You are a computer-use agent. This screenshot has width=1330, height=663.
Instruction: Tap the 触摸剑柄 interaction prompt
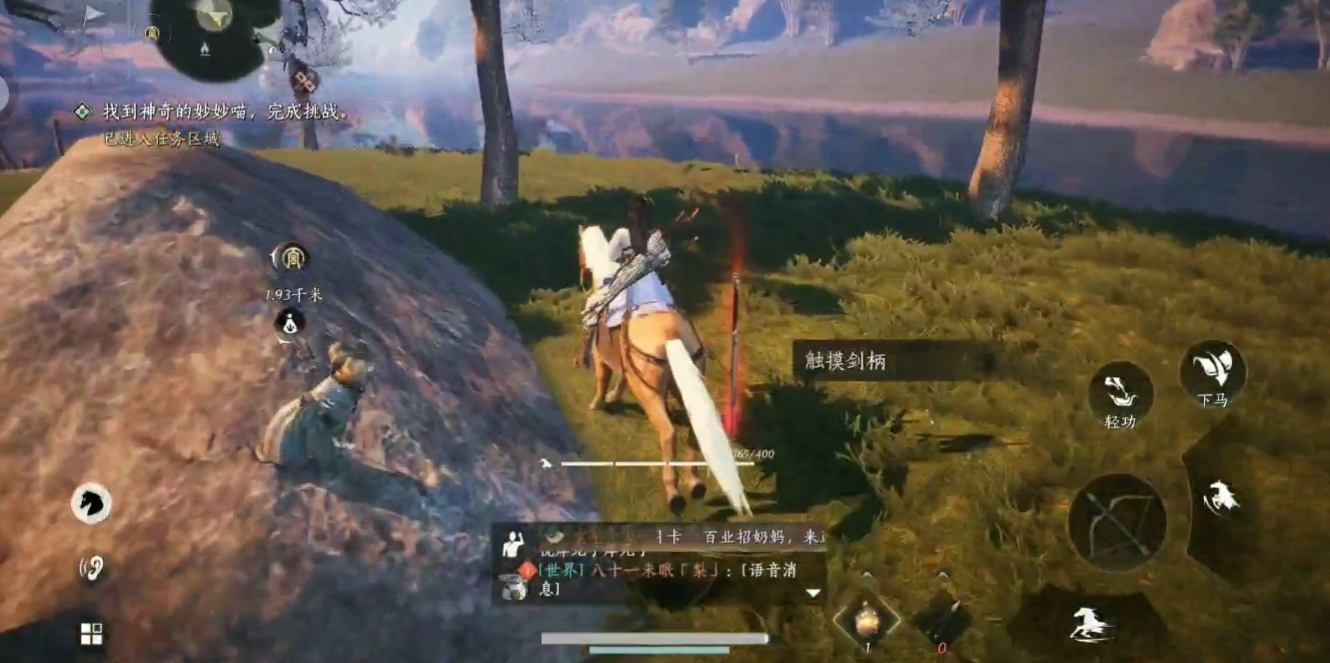coord(895,361)
